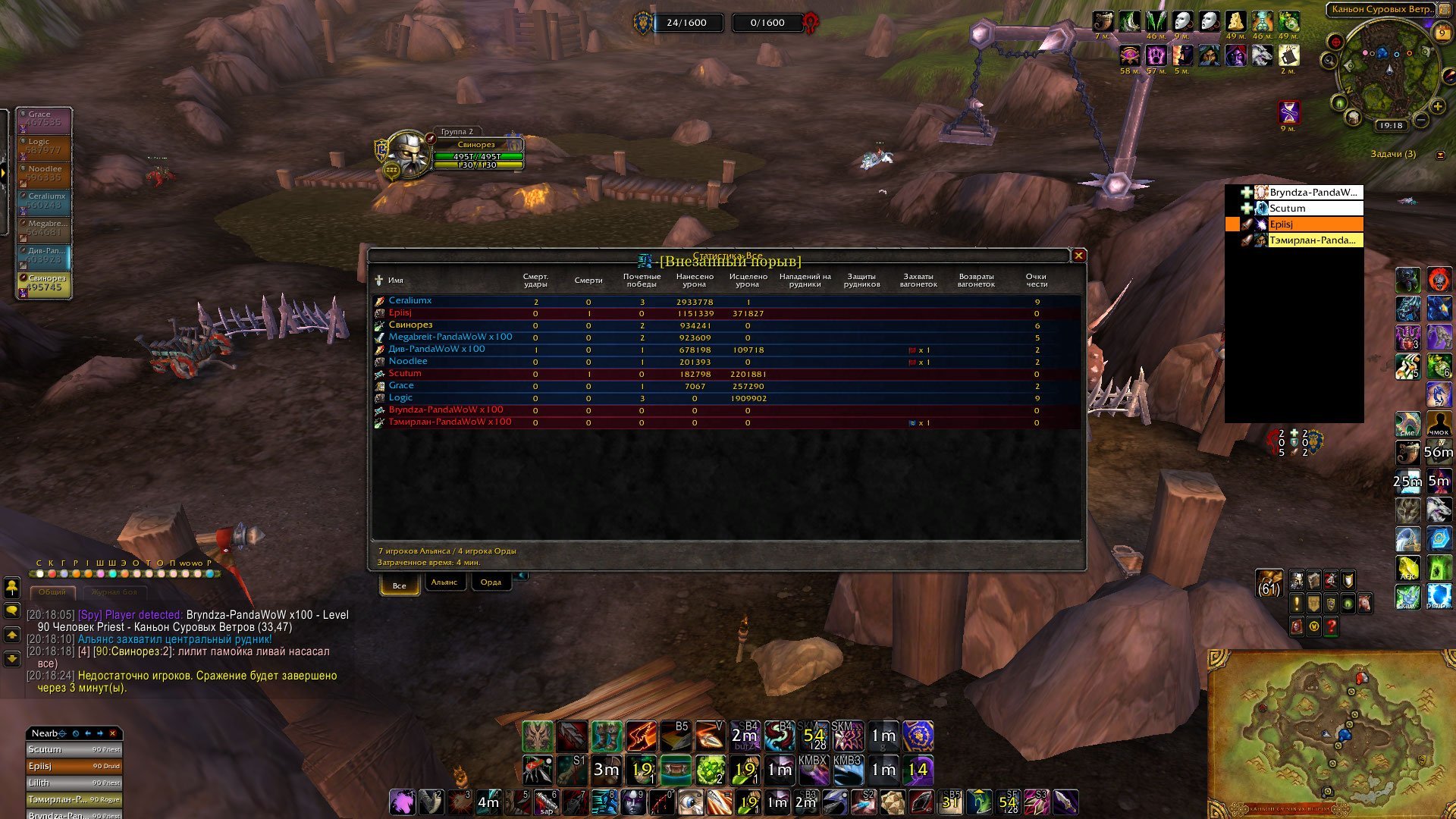
Task: Sort scoreboard by Очки чести column
Action: click(x=1036, y=281)
